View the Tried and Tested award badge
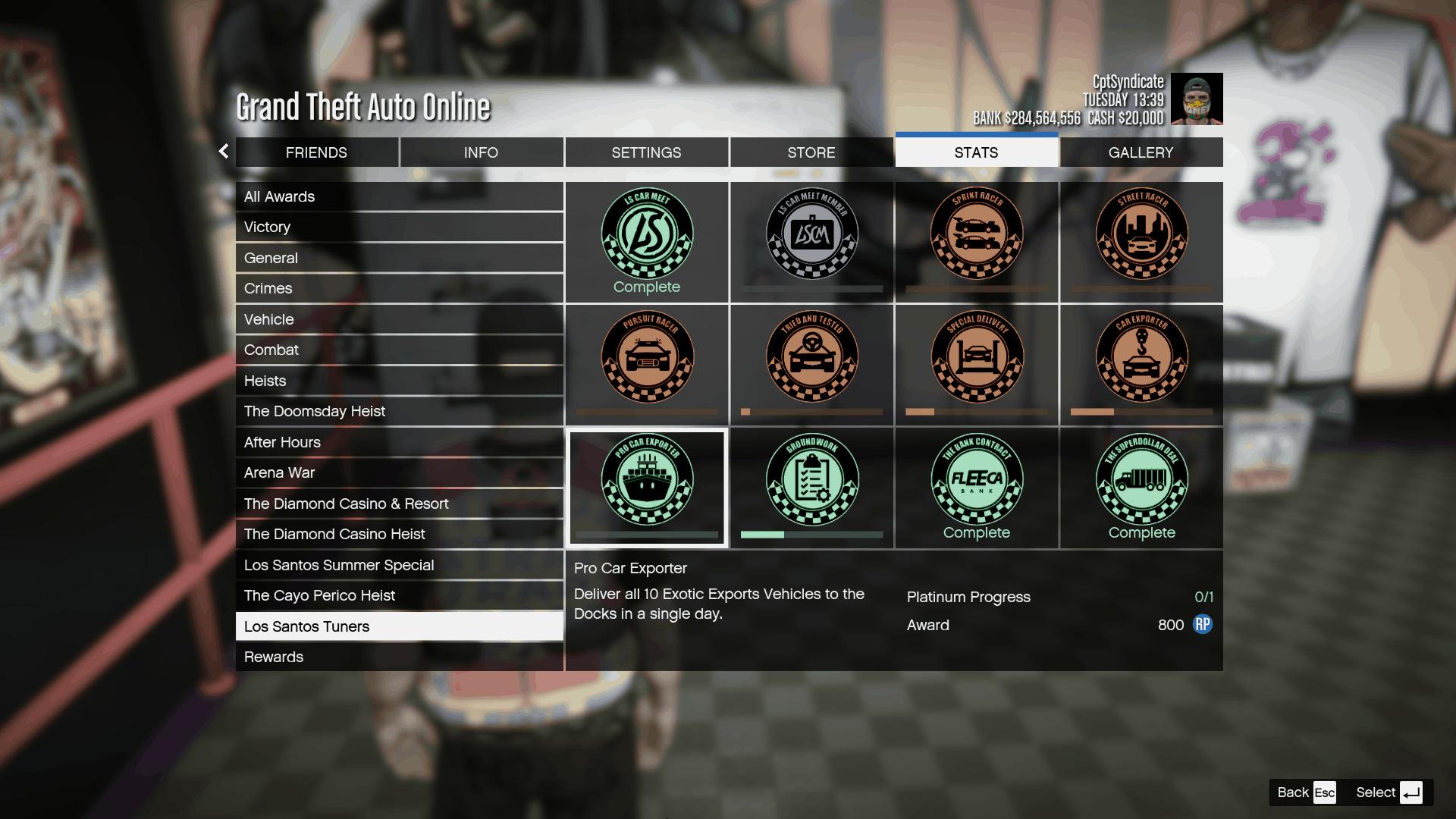Screen dimensions: 1456x819 [811, 356]
